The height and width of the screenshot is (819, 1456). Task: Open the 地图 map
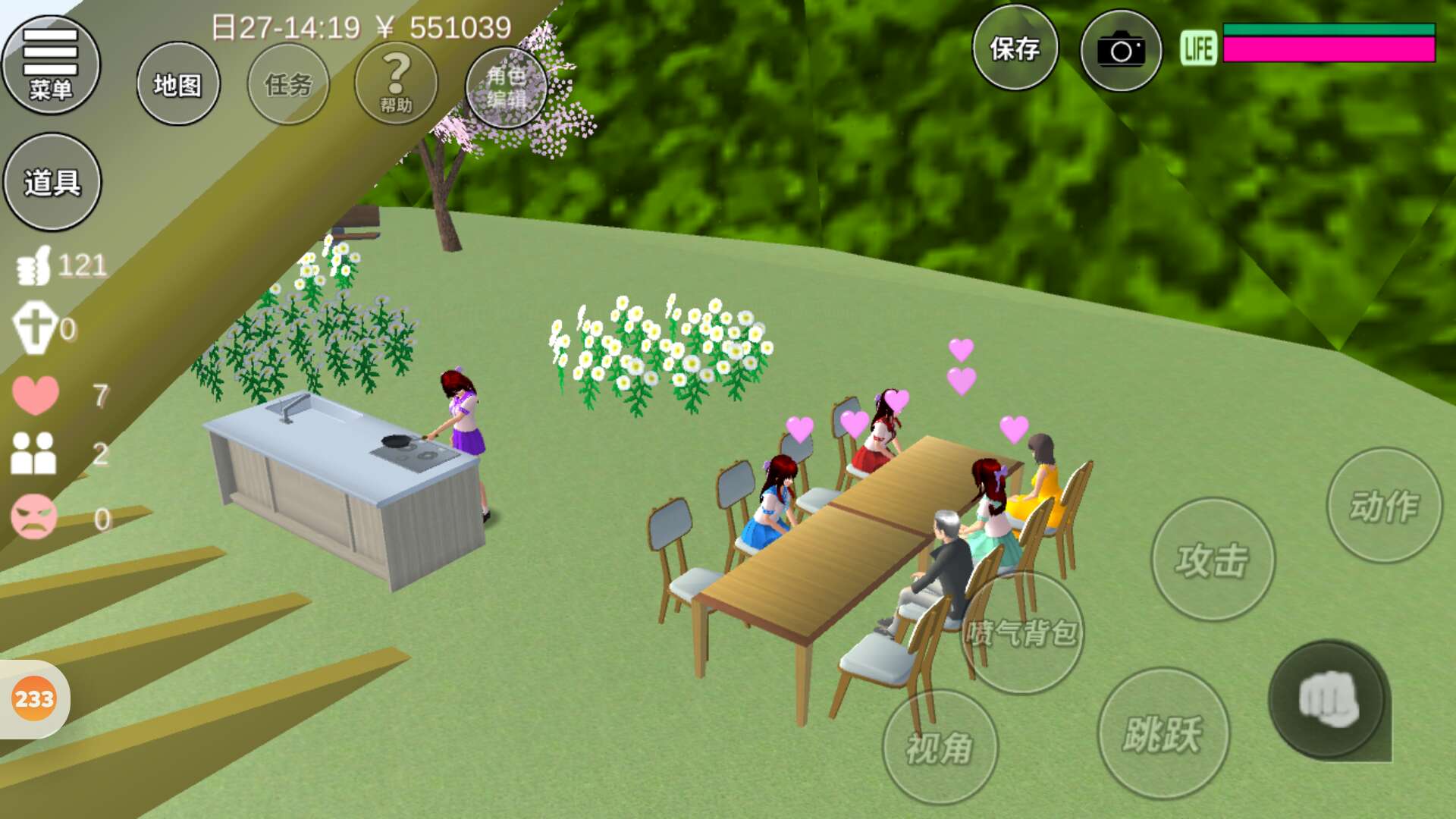point(178,84)
